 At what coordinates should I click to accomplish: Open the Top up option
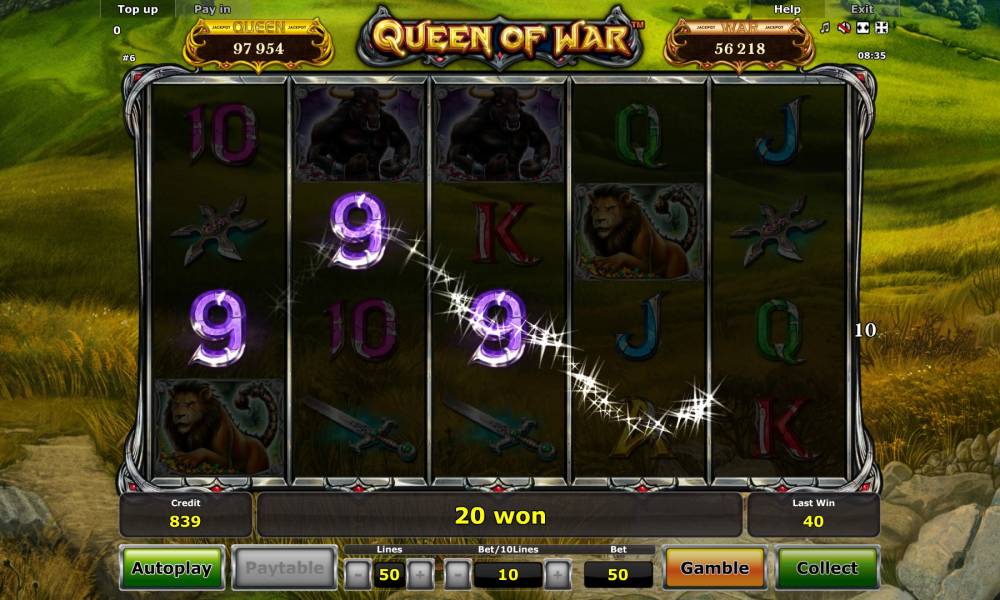click(x=138, y=9)
